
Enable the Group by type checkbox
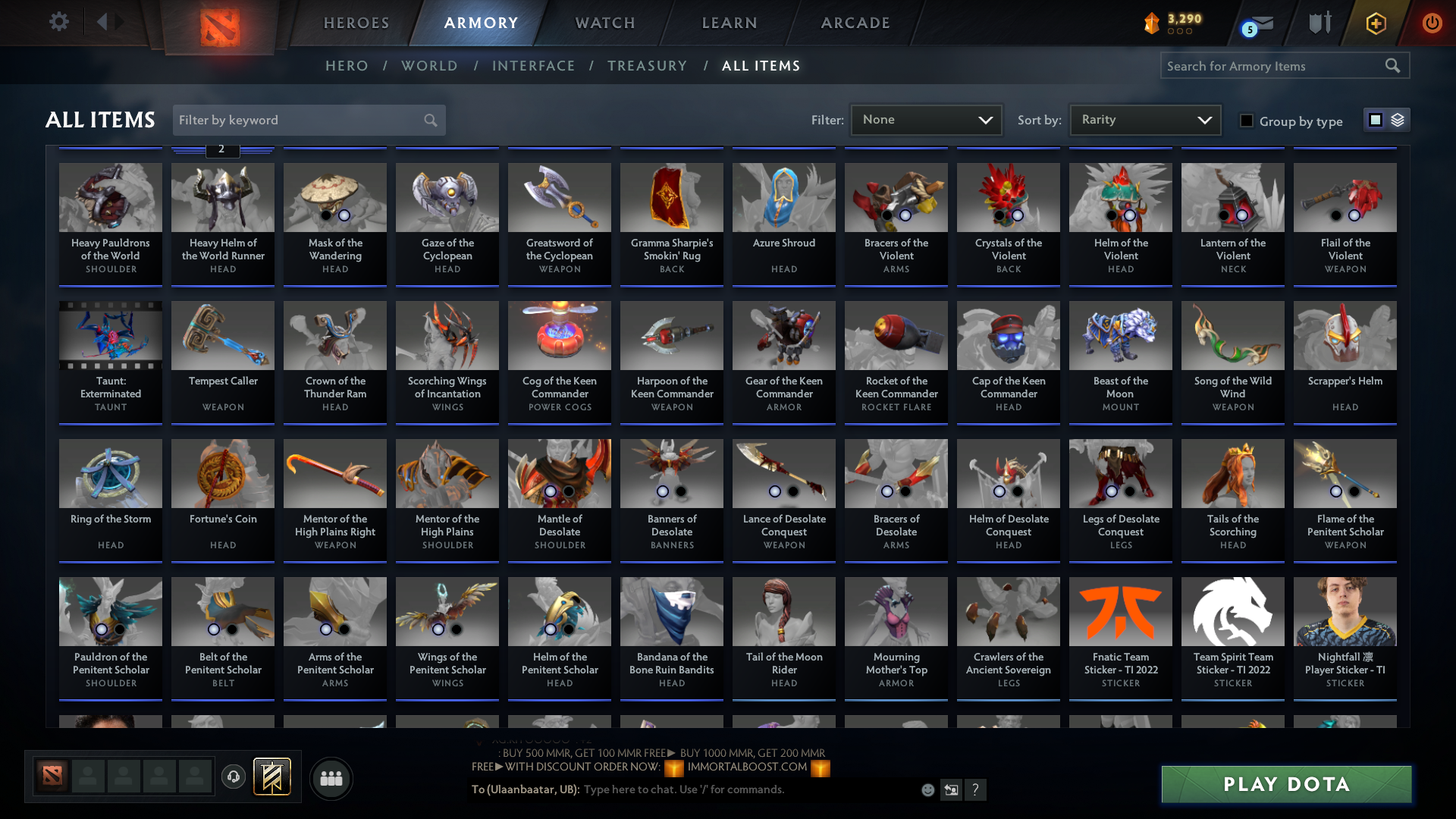(x=1247, y=121)
